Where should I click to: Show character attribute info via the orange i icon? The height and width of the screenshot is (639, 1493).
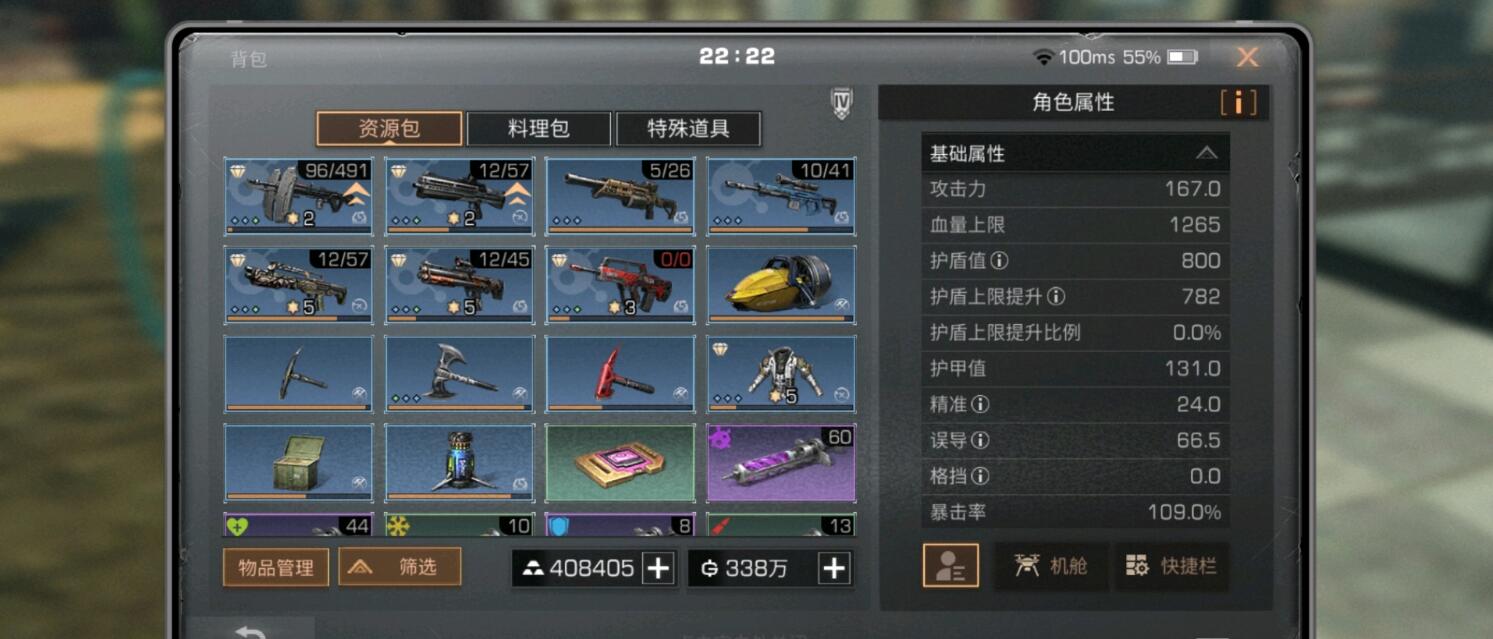coord(1238,102)
